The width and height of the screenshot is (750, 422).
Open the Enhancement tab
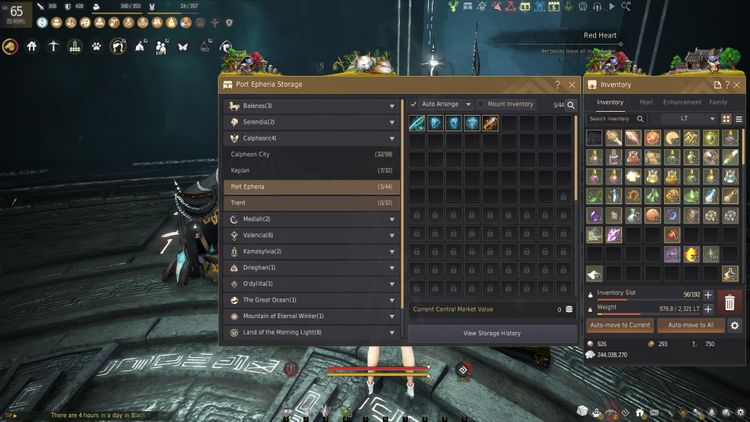[682, 102]
